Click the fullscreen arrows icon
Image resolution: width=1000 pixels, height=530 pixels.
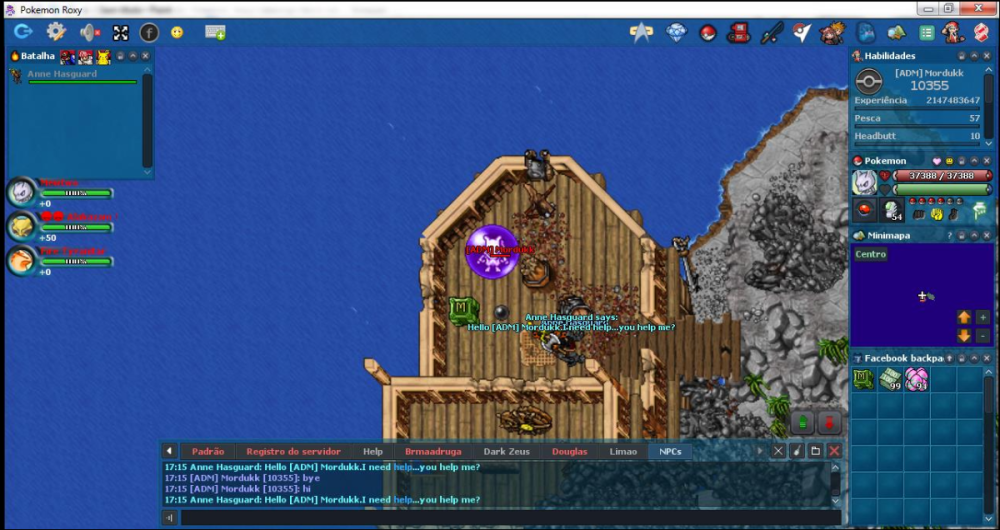120,32
